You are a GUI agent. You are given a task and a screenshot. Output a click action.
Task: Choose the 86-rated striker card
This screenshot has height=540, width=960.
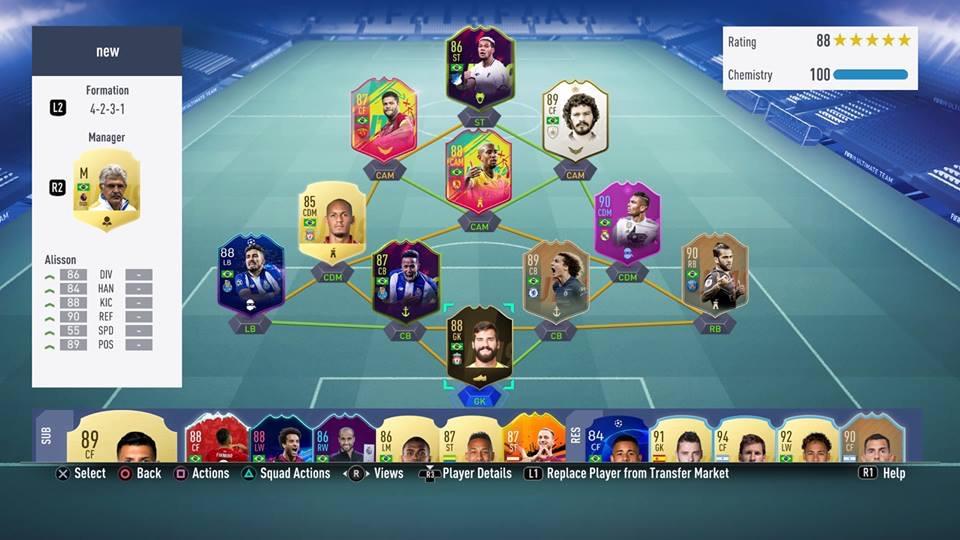pyautogui.click(x=479, y=68)
